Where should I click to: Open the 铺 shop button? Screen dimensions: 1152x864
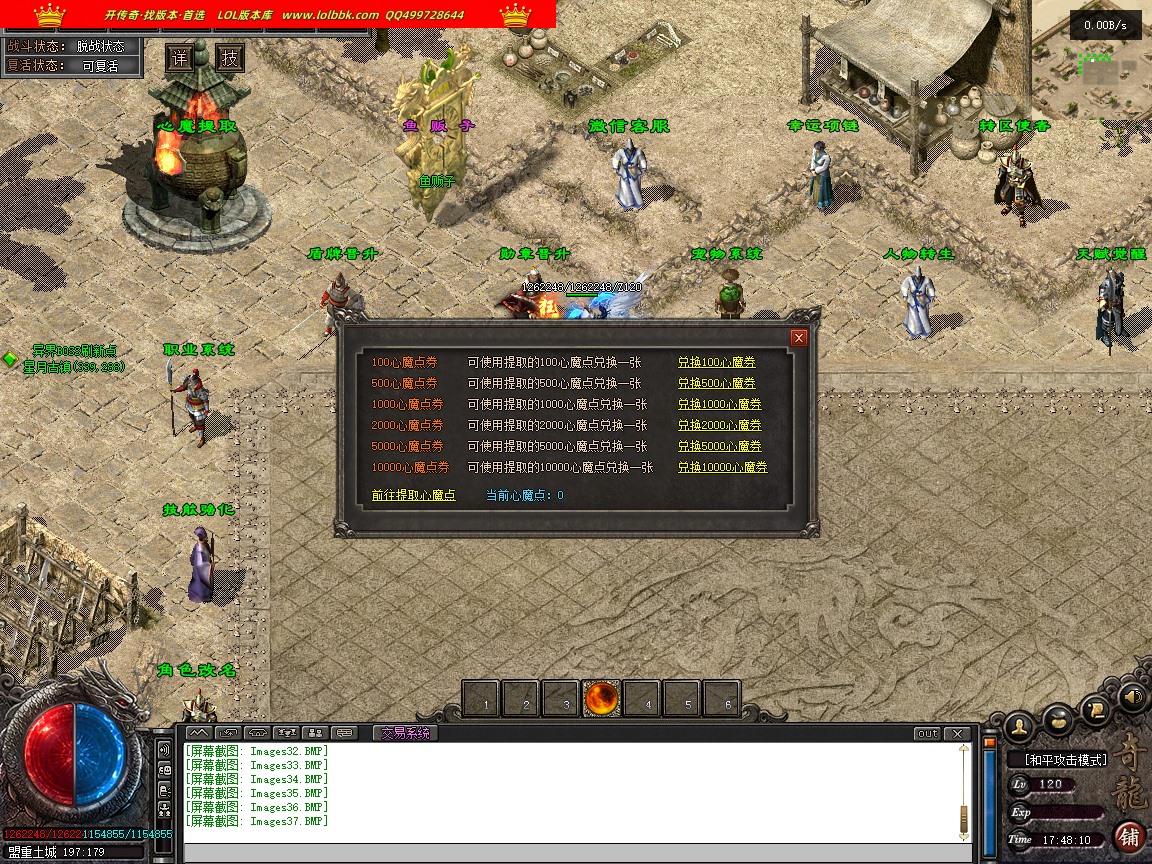pos(1130,836)
